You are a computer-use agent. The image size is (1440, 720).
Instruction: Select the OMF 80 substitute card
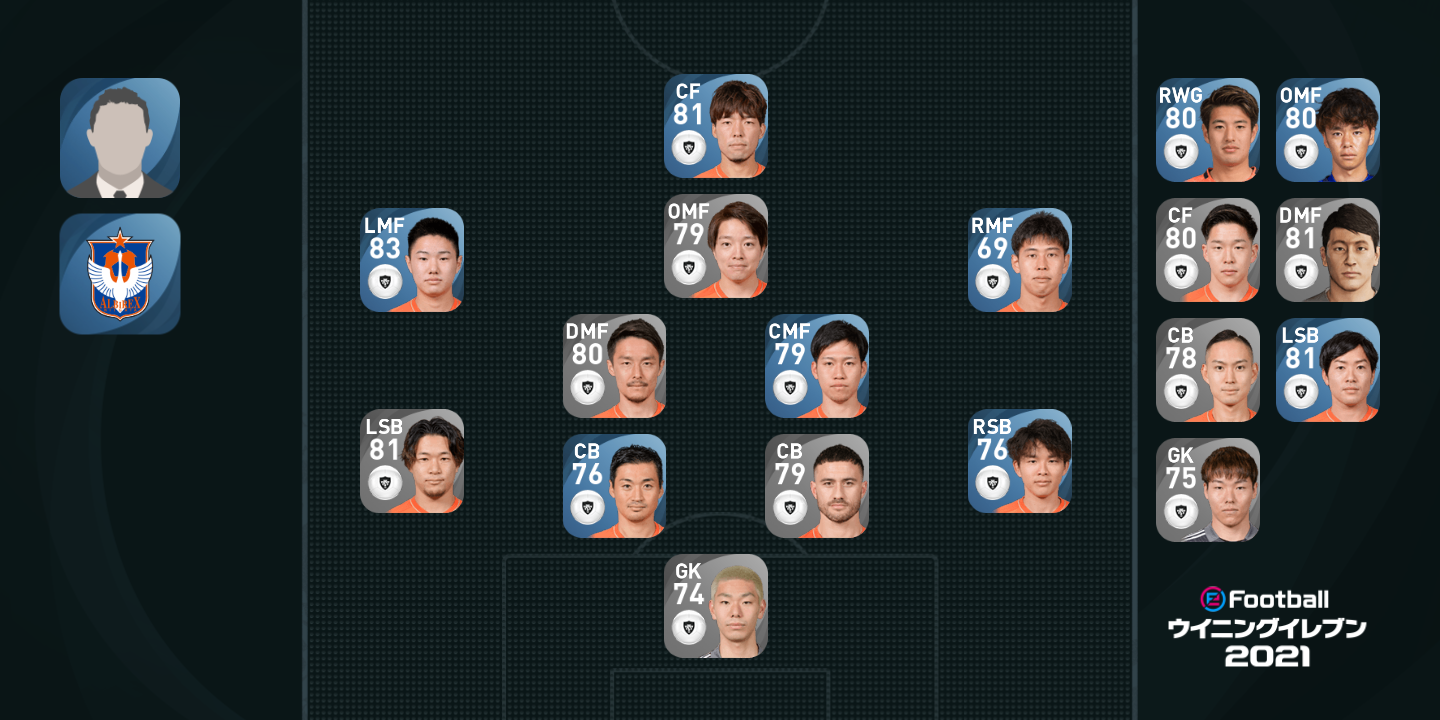(1328, 130)
